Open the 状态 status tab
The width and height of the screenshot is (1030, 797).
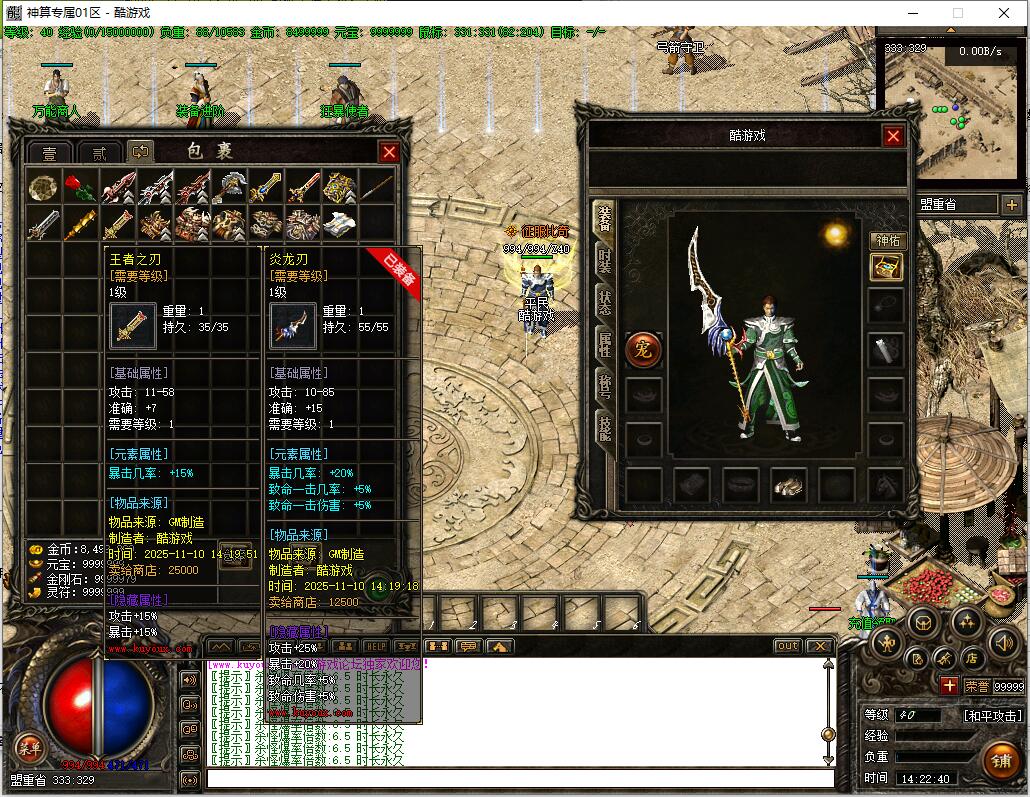(x=604, y=303)
